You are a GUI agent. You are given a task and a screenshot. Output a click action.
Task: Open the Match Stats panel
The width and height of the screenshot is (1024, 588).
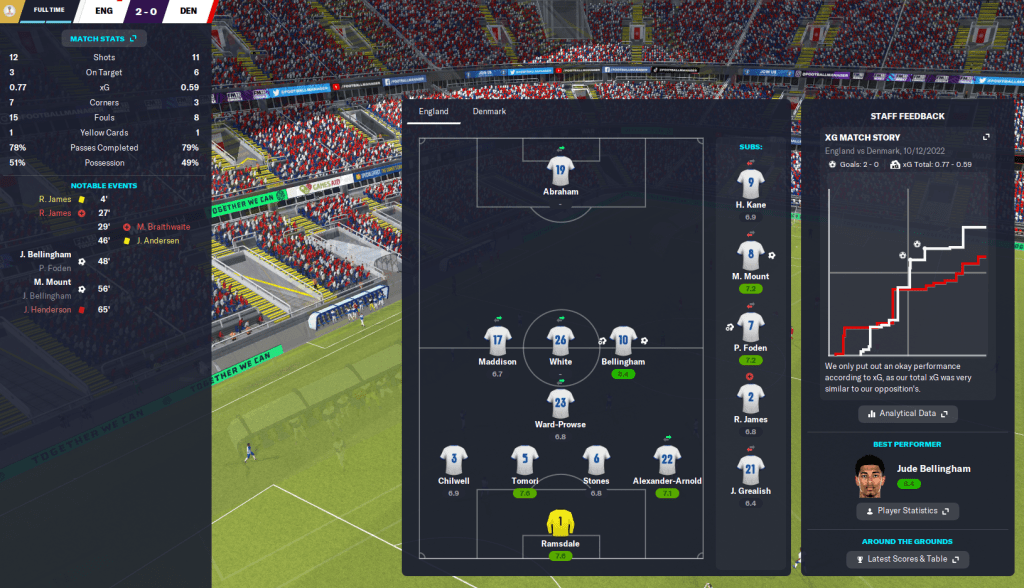[104, 39]
